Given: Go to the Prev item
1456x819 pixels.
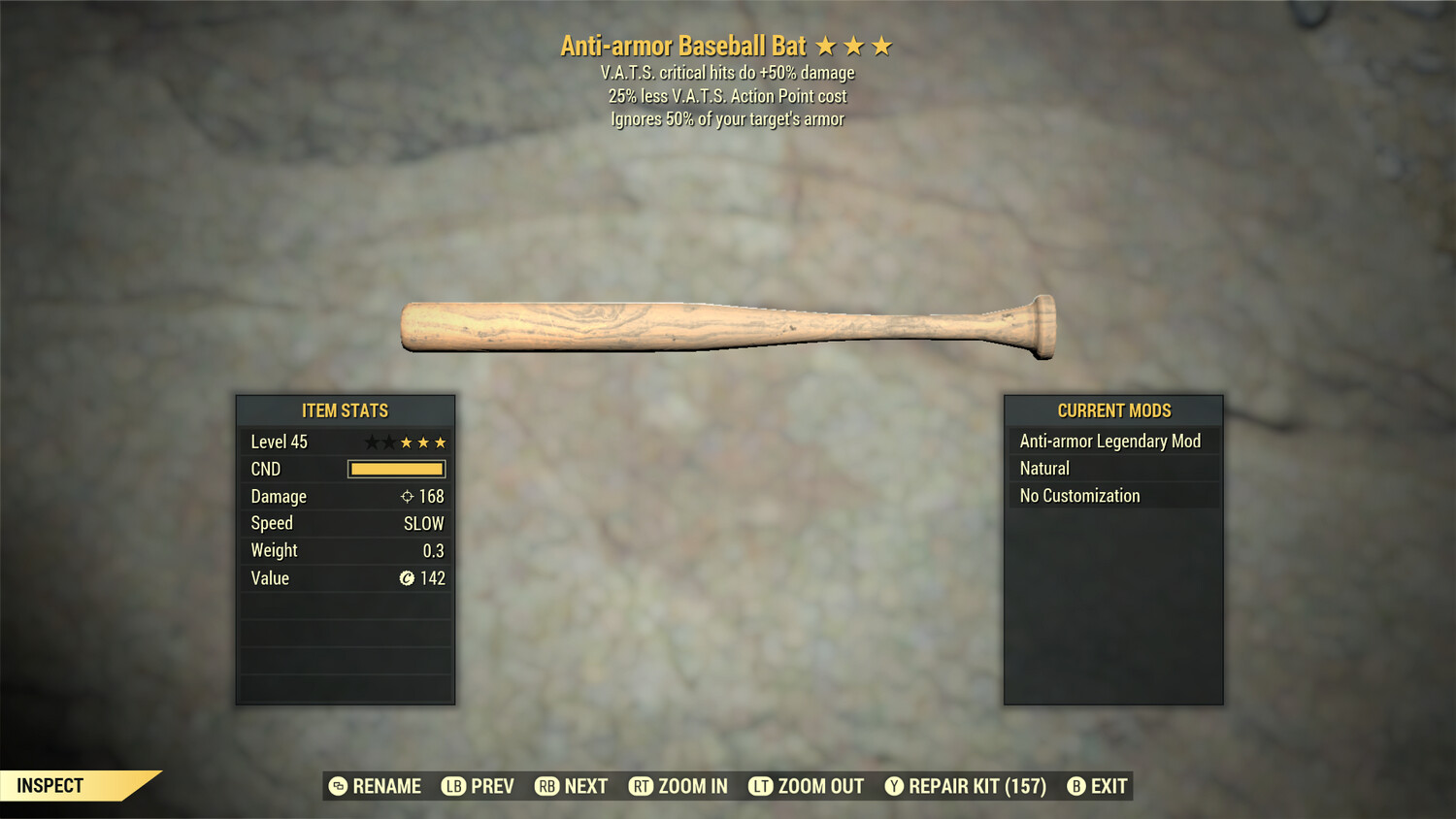Looking at the screenshot, I should click(479, 786).
